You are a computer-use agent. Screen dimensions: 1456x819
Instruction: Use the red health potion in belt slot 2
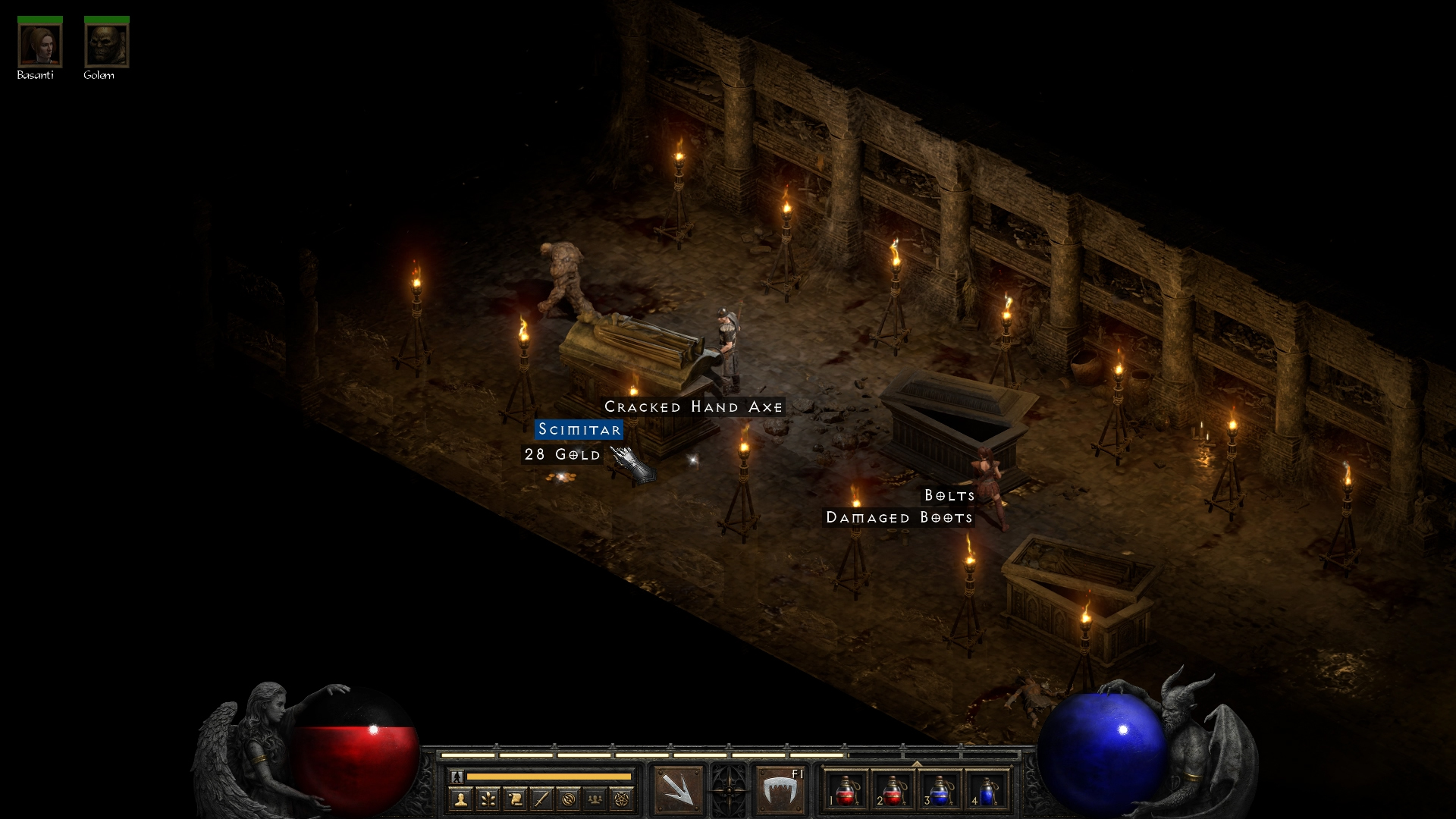[x=893, y=790]
